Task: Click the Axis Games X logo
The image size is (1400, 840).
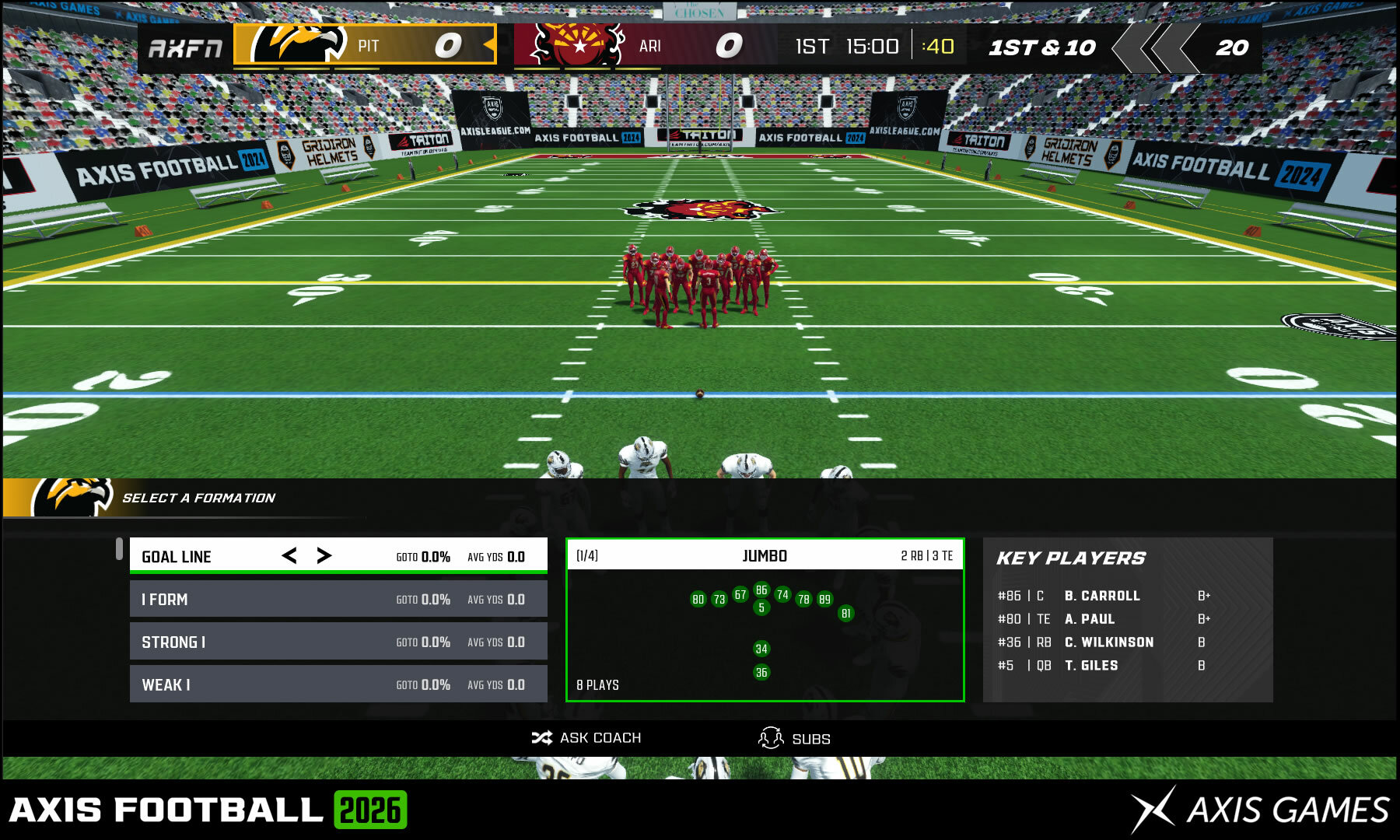Action: click(1154, 807)
